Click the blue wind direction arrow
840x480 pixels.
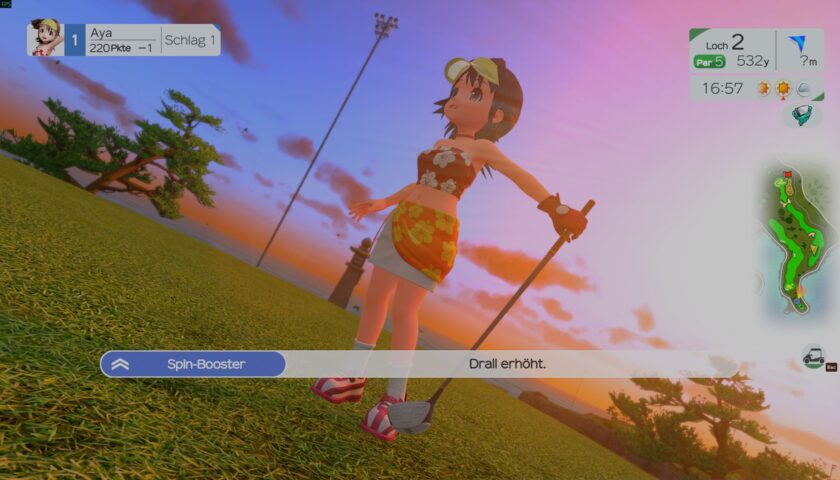click(x=796, y=43)
